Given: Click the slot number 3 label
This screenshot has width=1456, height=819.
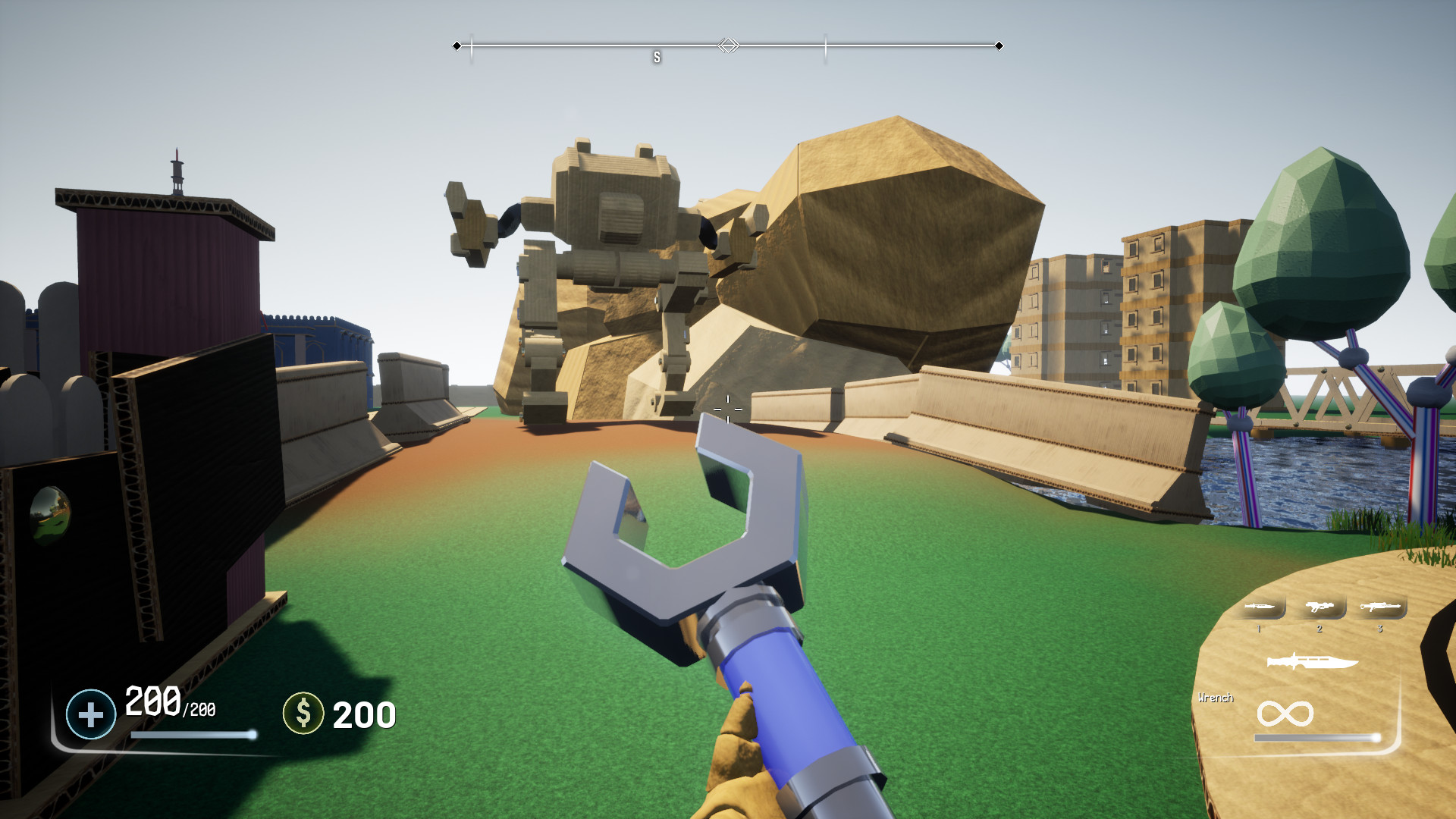Looking at the screenshot, I should (x=1380, y=629).
